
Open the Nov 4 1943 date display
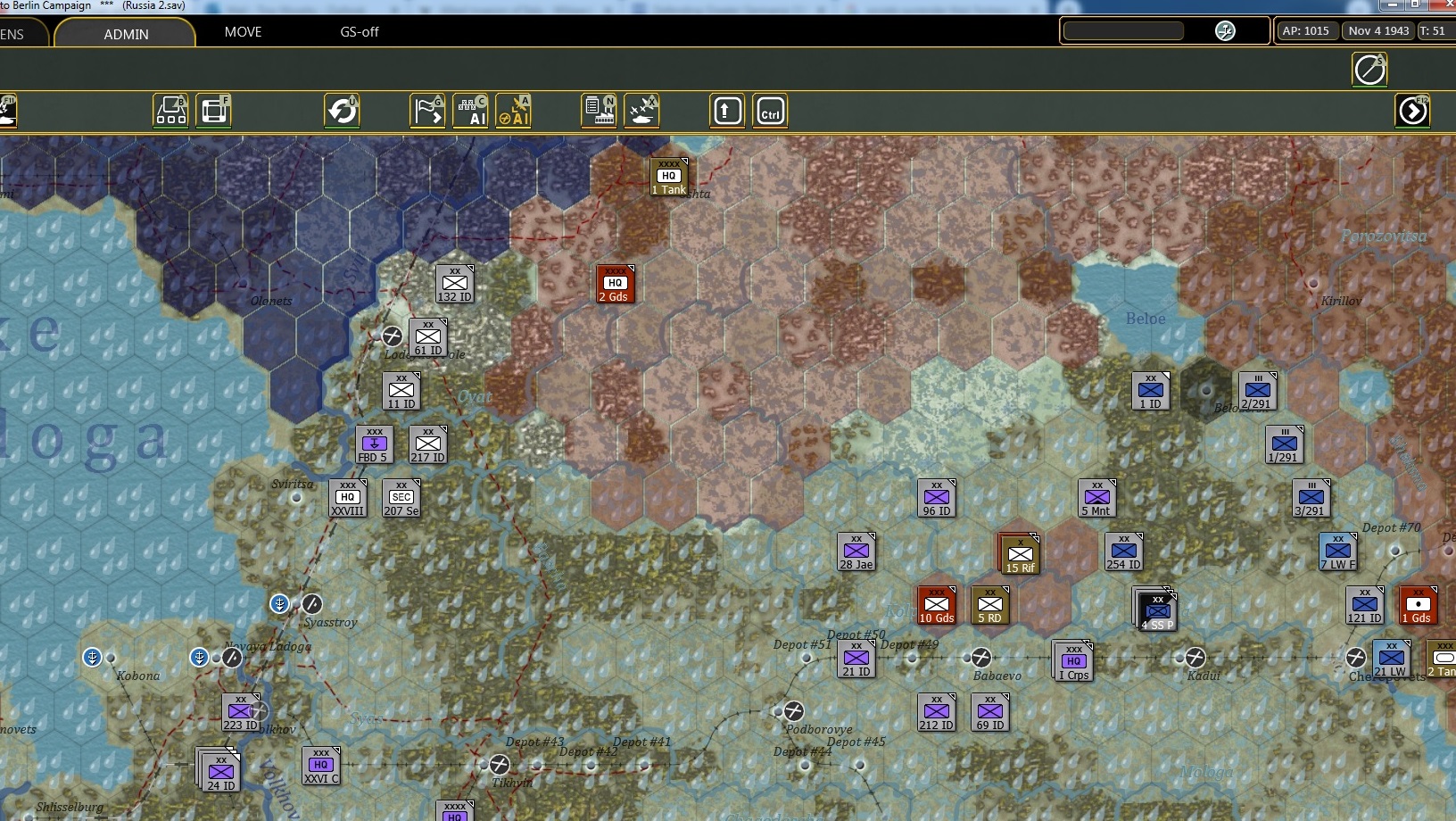click(x=1378, y=30)
